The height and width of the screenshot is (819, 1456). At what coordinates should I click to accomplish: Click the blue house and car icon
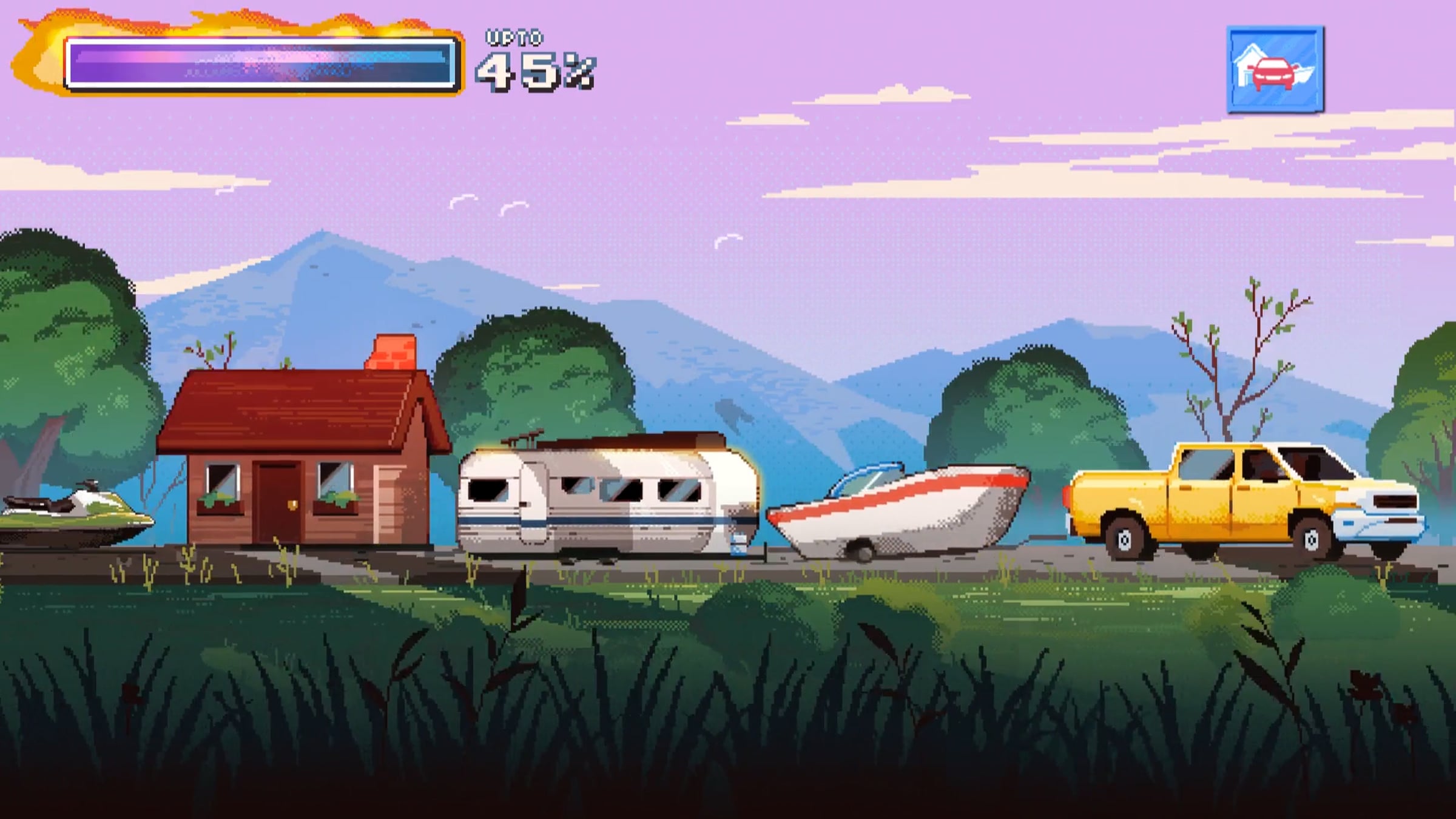click(x=1275, y=70)
